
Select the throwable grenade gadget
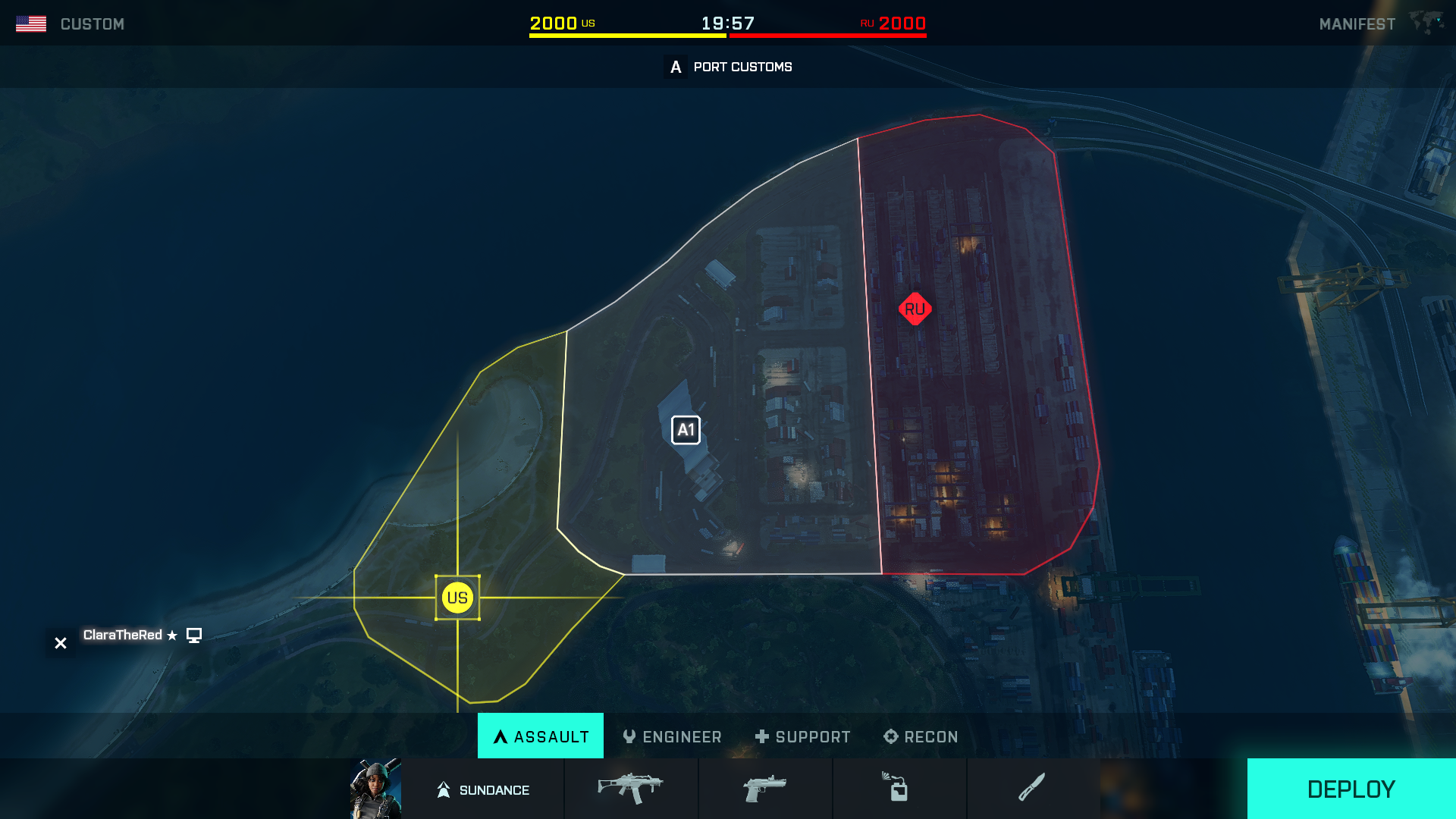(899, 789)
